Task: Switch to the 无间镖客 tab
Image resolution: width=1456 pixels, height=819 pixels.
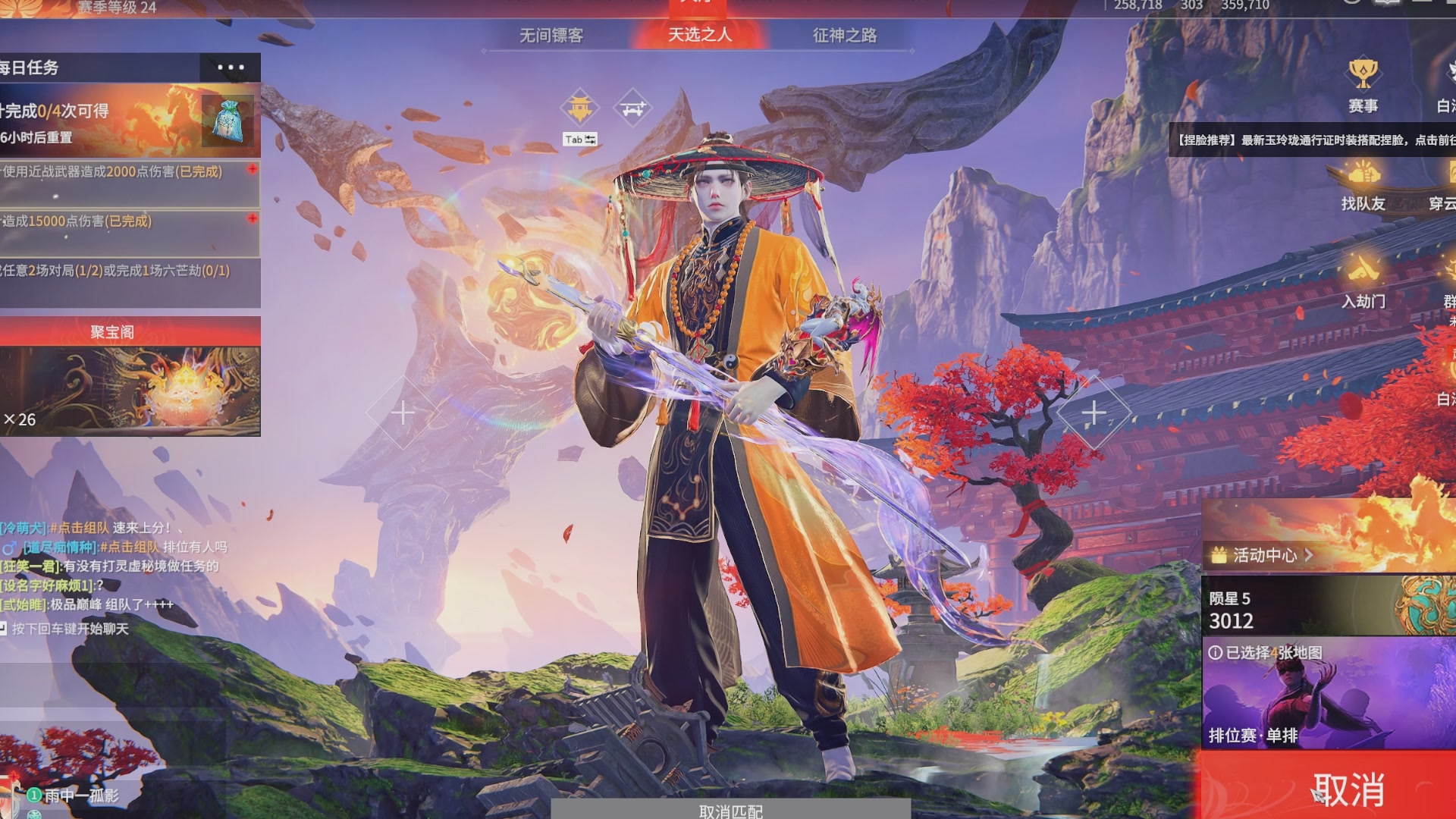Action: pos(551,36)
